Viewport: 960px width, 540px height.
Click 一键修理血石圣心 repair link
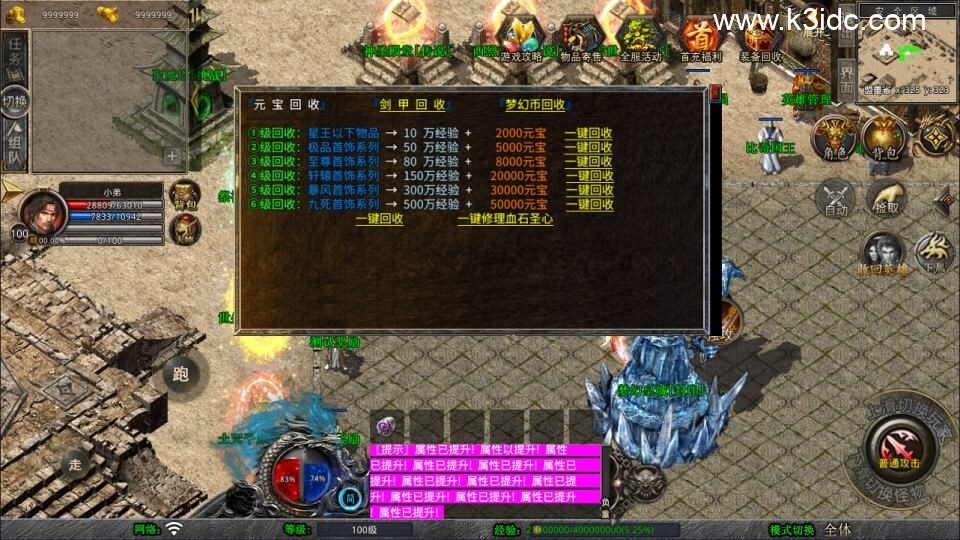505,219
